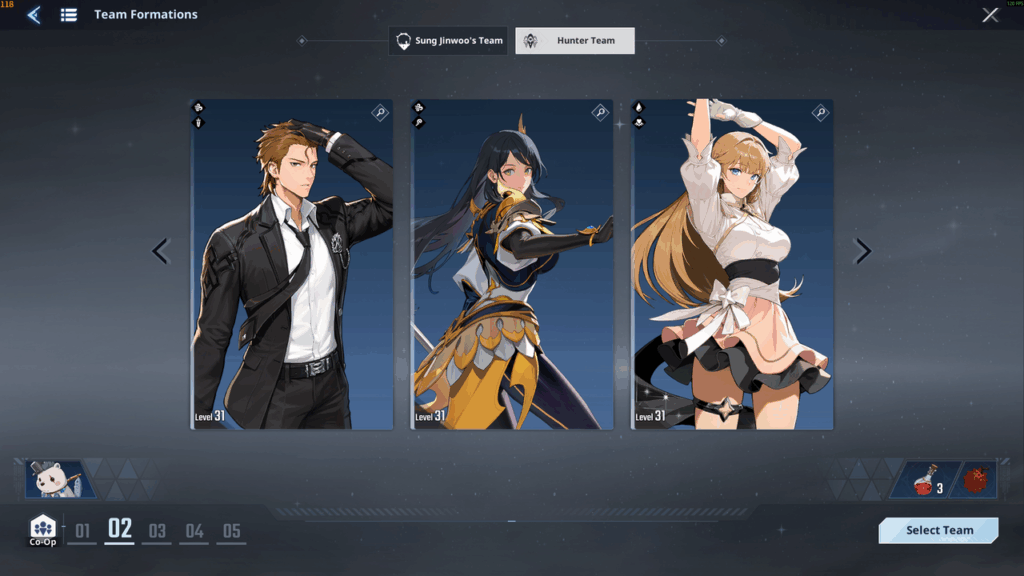Open the white bear support slot
The width and height of the screenshot is (1024, 576).
coord(59,480)
